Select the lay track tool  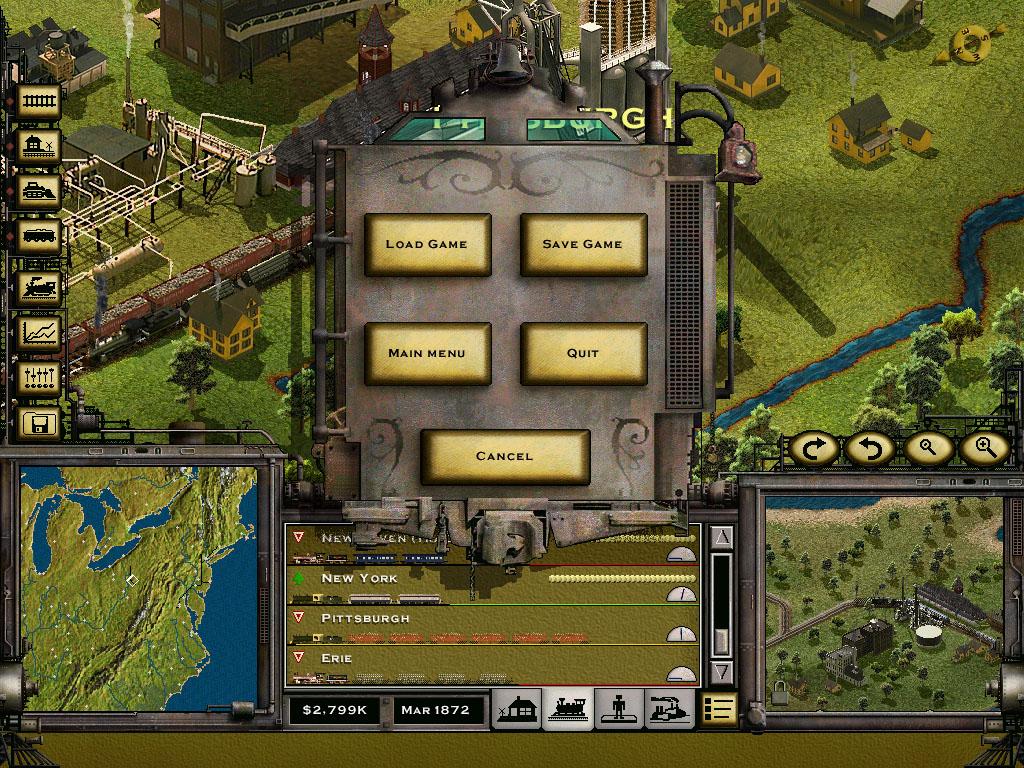coord(41,100)
